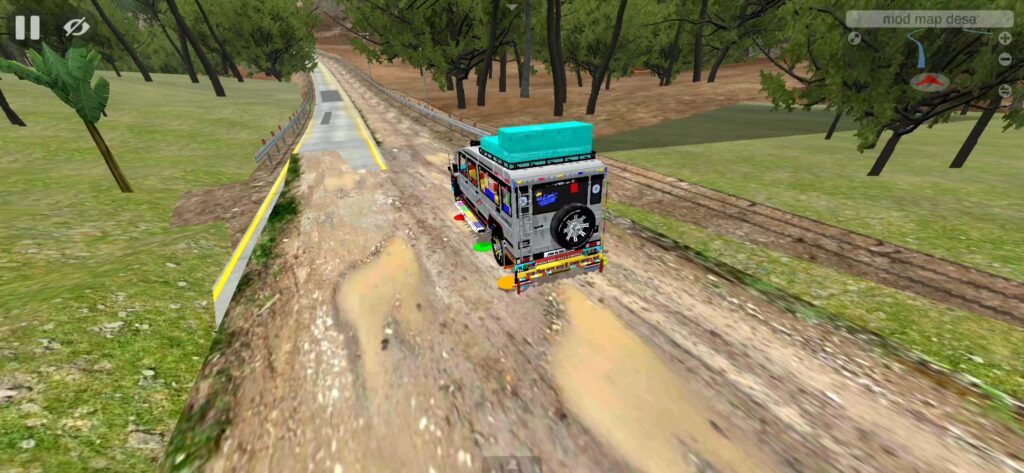Click the "mod map desa" map label
The width and height of the screenshot is (1024, 473).
pos(929,19)
